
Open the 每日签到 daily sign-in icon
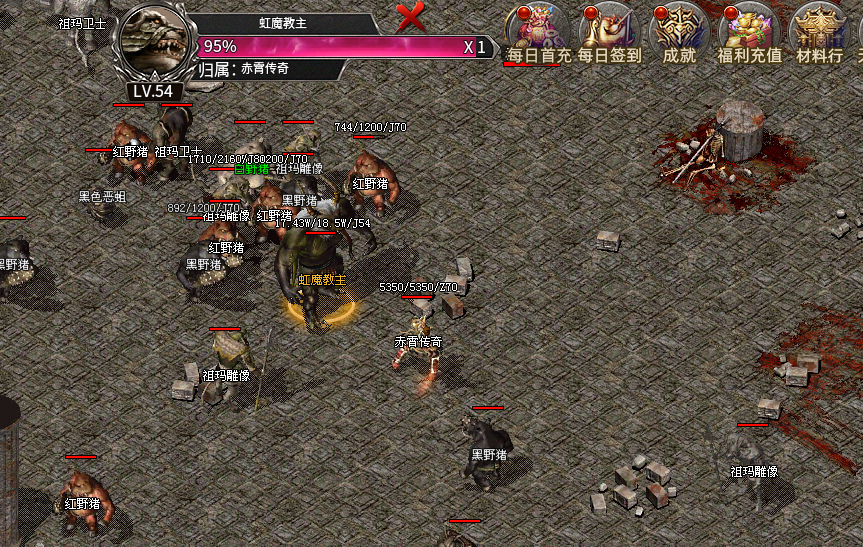(x=609, y=32)
